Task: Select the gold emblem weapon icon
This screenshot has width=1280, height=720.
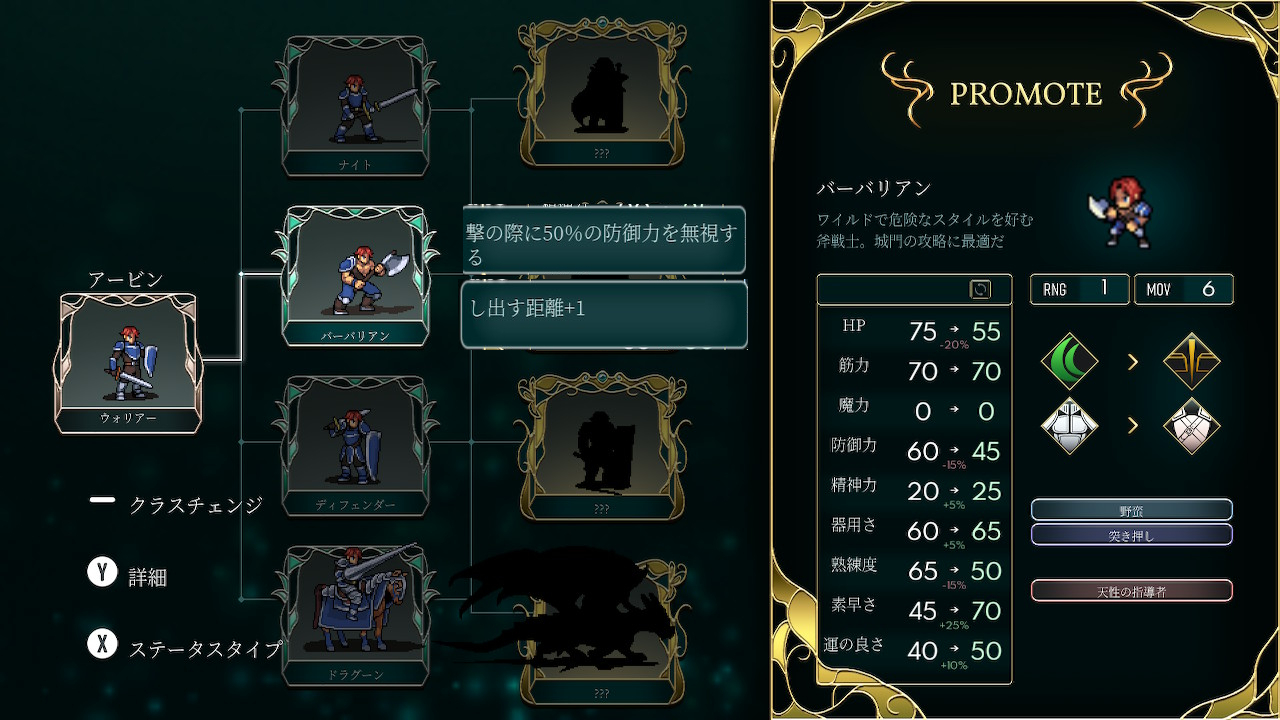Action: (x=1192, y=361)
